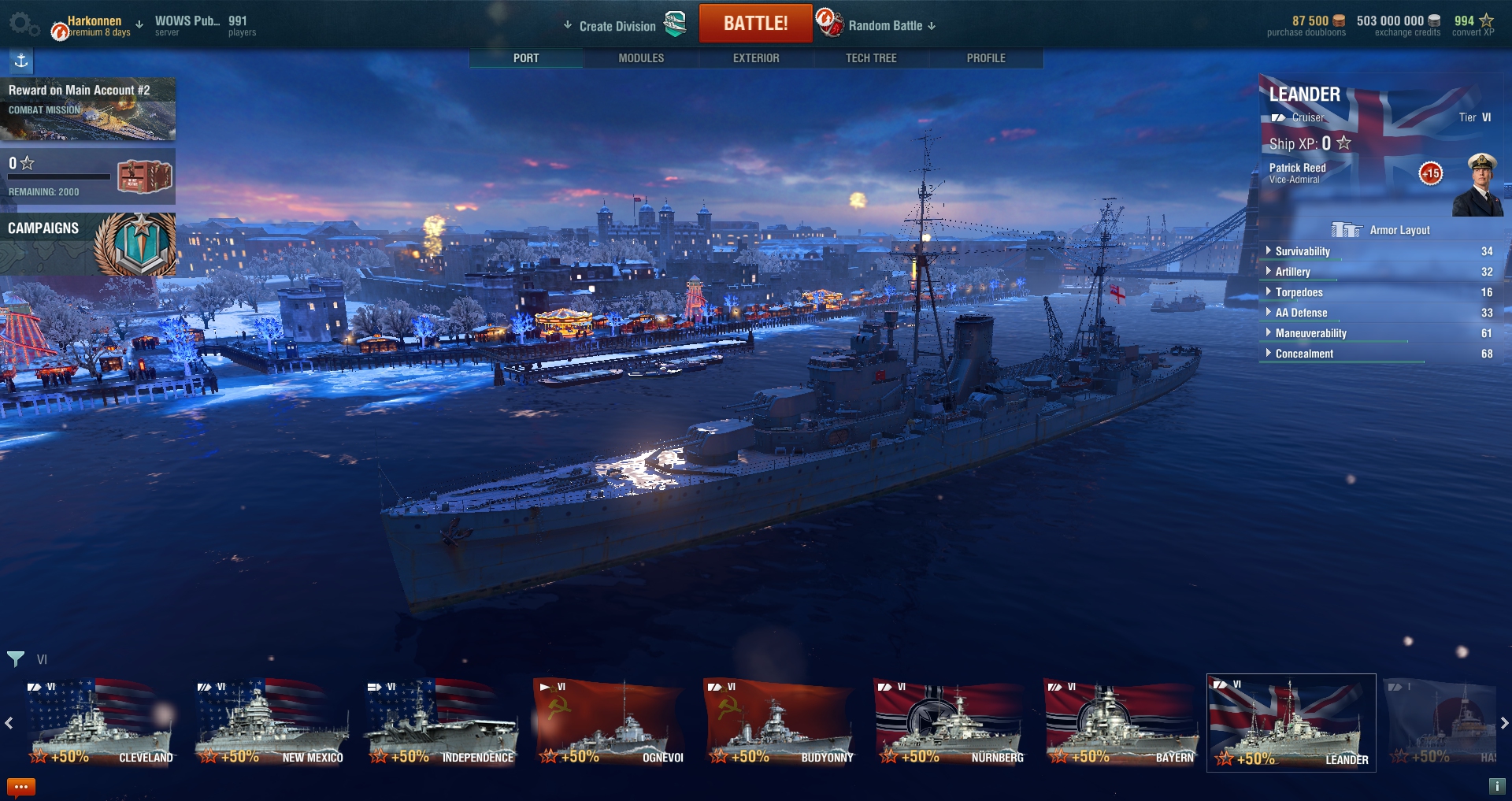Open the Tech Tree tab
The width and height of the screenshot is (1512, 801).
(x=871, y=58)
